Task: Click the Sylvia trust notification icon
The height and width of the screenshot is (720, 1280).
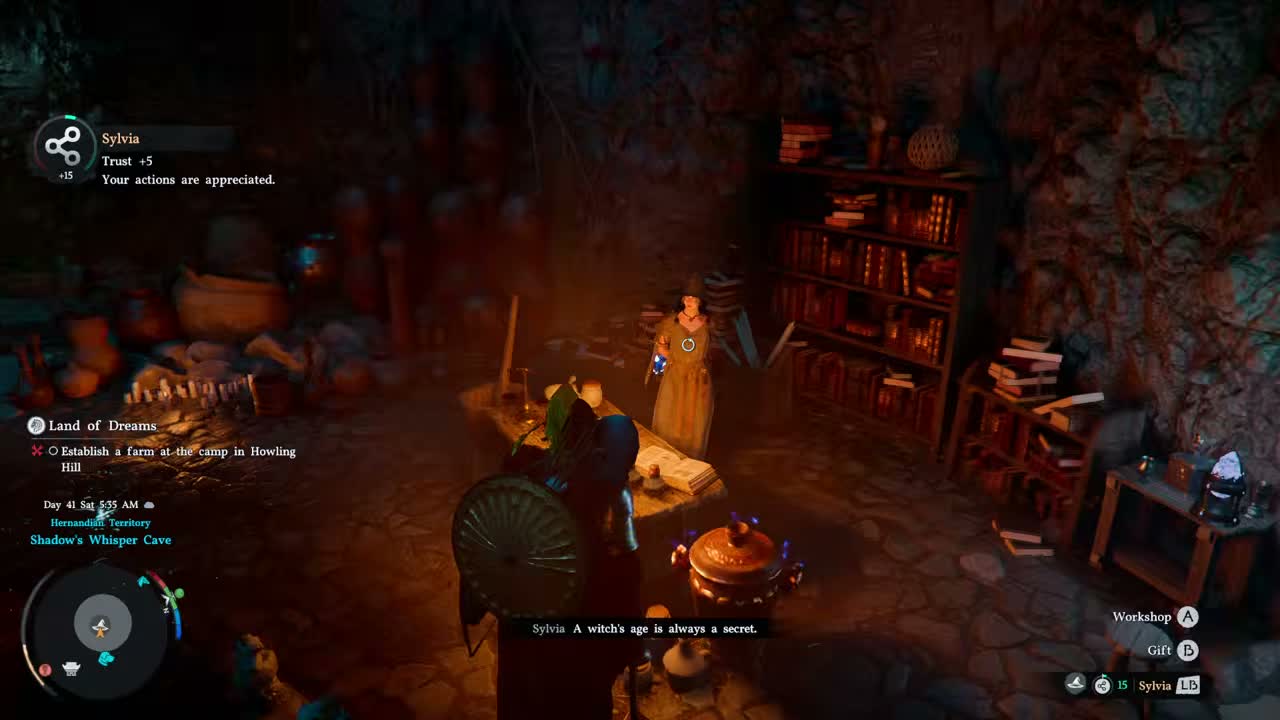Action: (x=64, y=147)
